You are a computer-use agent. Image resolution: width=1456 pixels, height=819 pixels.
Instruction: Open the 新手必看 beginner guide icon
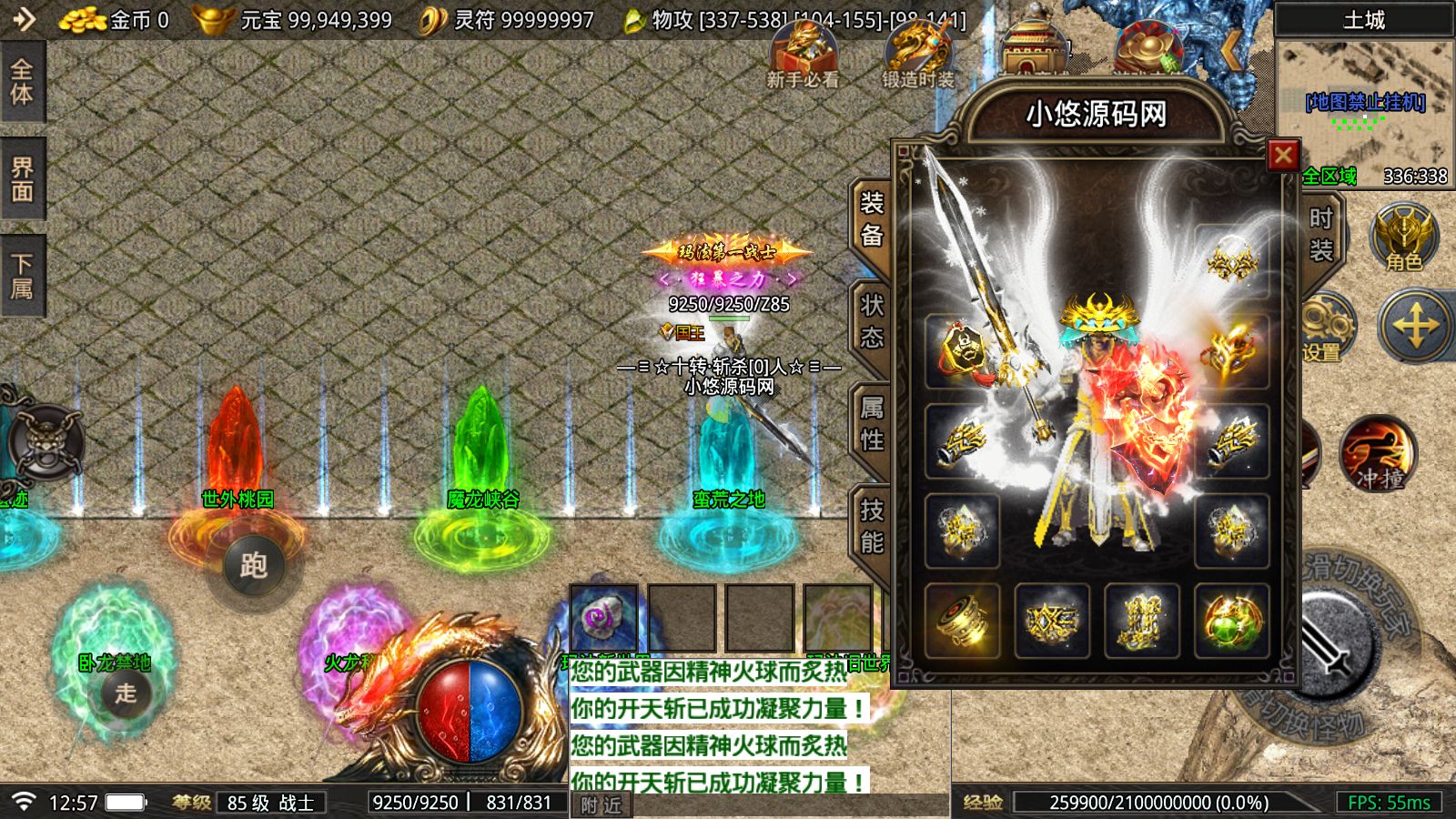pos(803,55)
